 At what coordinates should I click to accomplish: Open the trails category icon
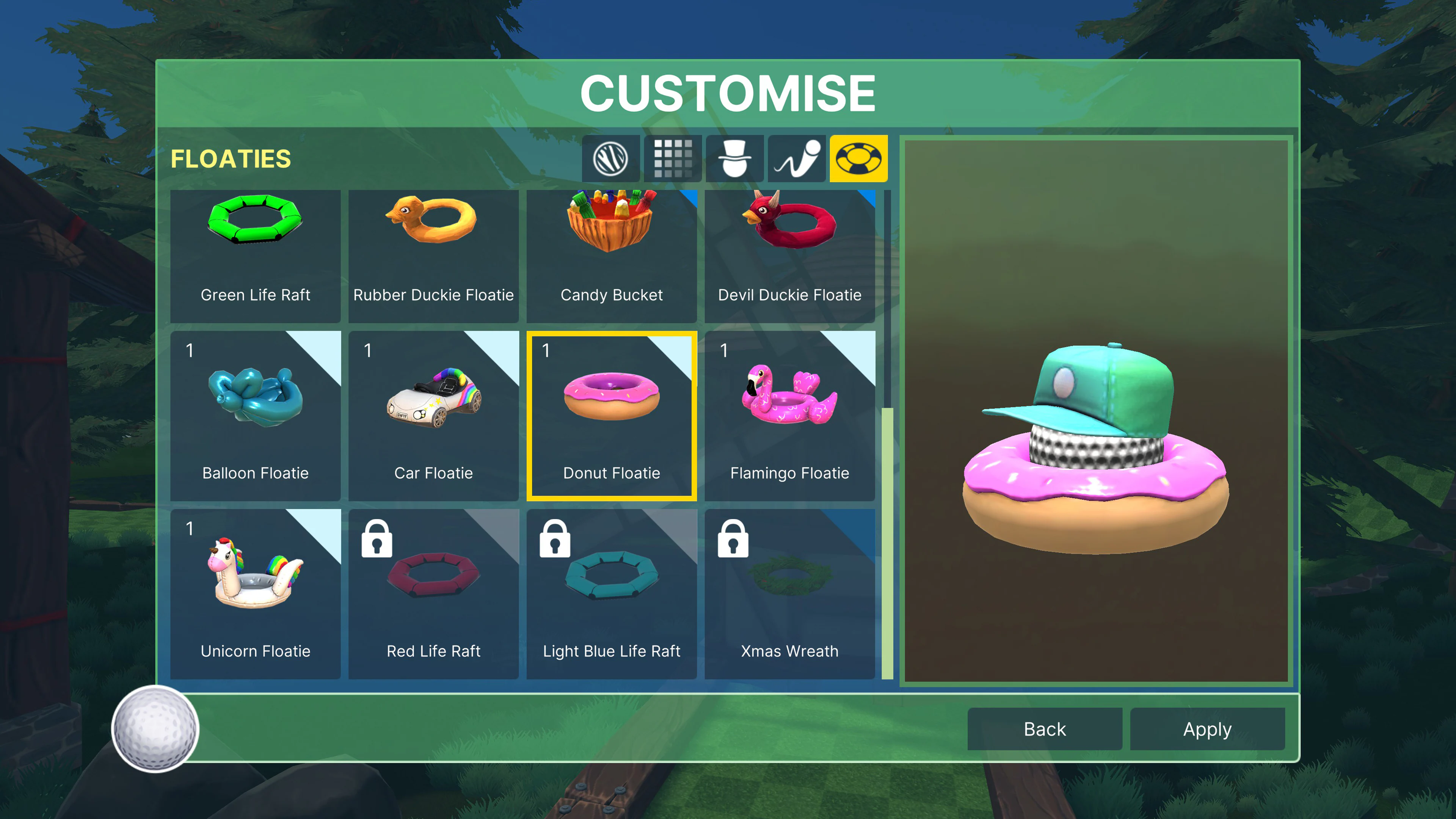pyautogui.click(x=796, y=158)
